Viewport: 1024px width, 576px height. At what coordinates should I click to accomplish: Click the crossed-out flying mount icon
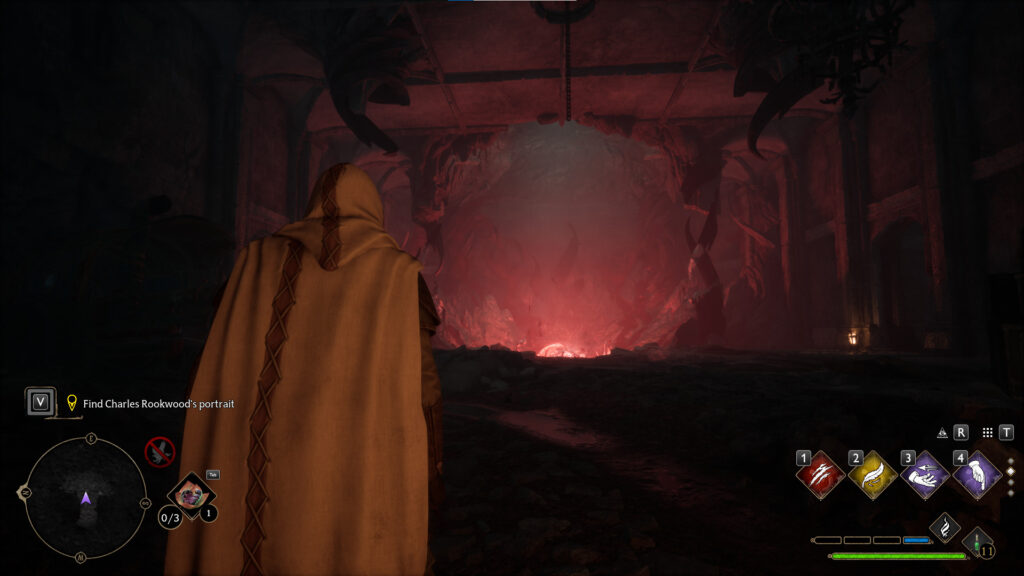[159, 452]
